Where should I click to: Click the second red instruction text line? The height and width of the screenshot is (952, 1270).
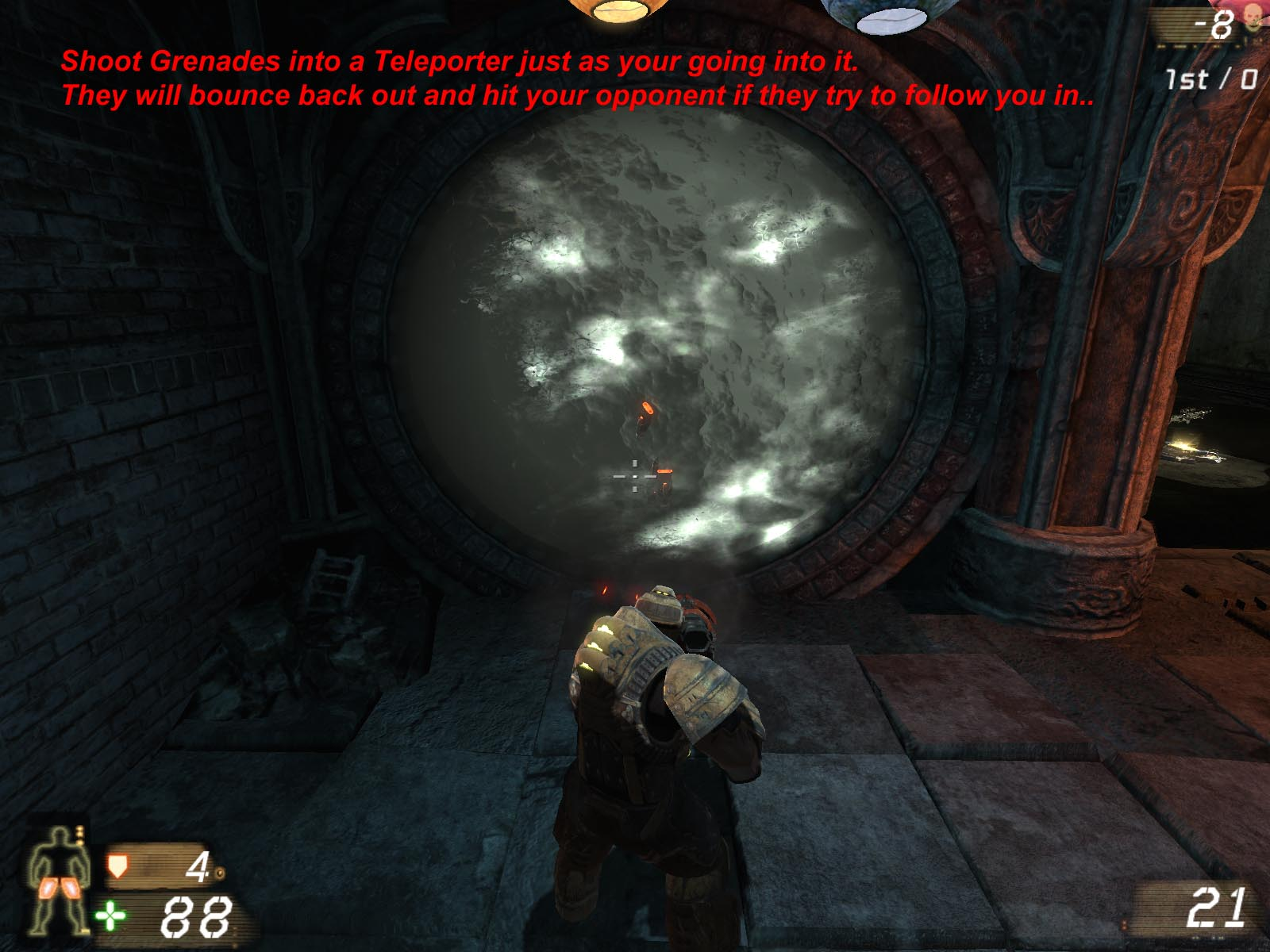pos(579,94)
